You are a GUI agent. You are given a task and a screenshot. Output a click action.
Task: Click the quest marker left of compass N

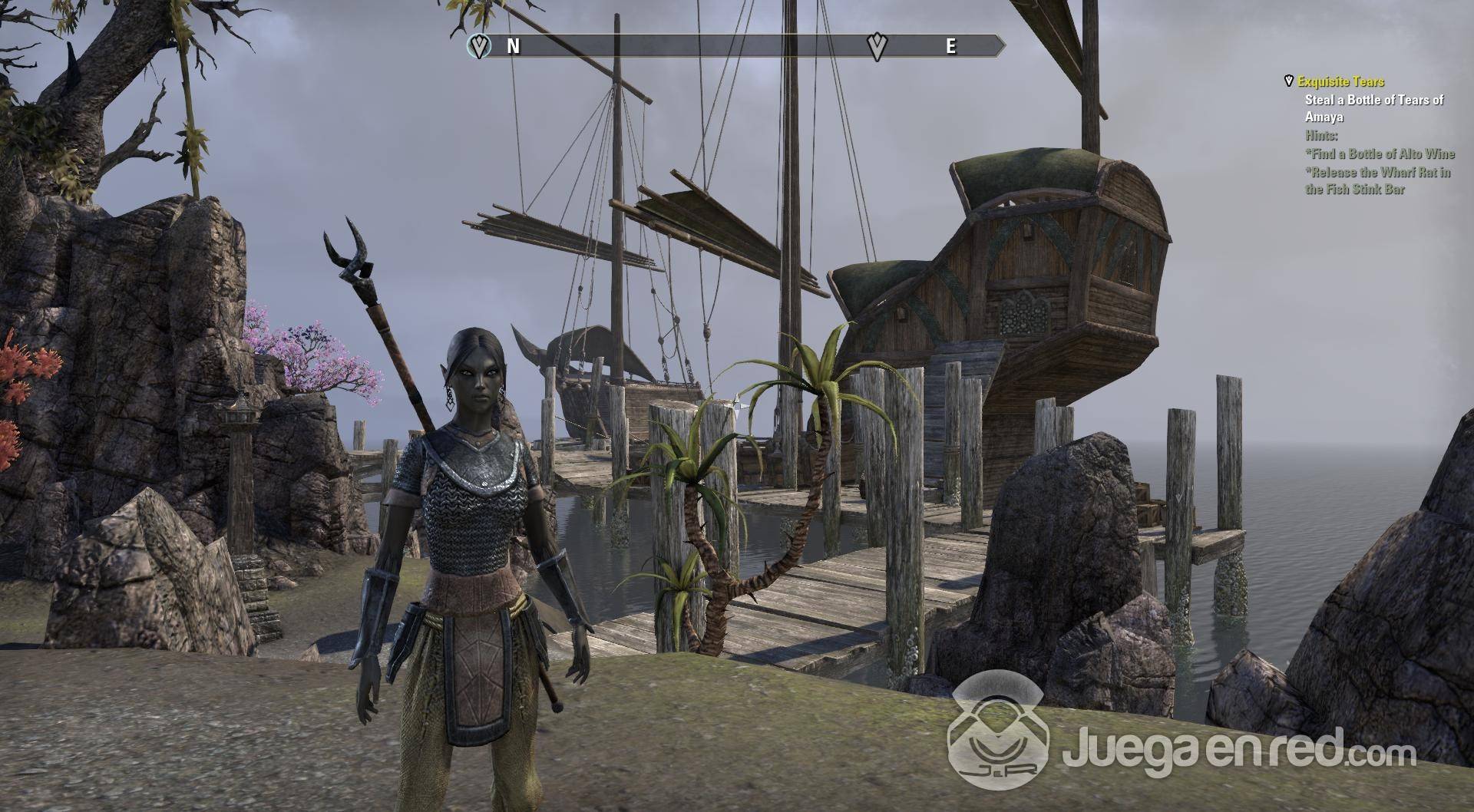point(480,46)
